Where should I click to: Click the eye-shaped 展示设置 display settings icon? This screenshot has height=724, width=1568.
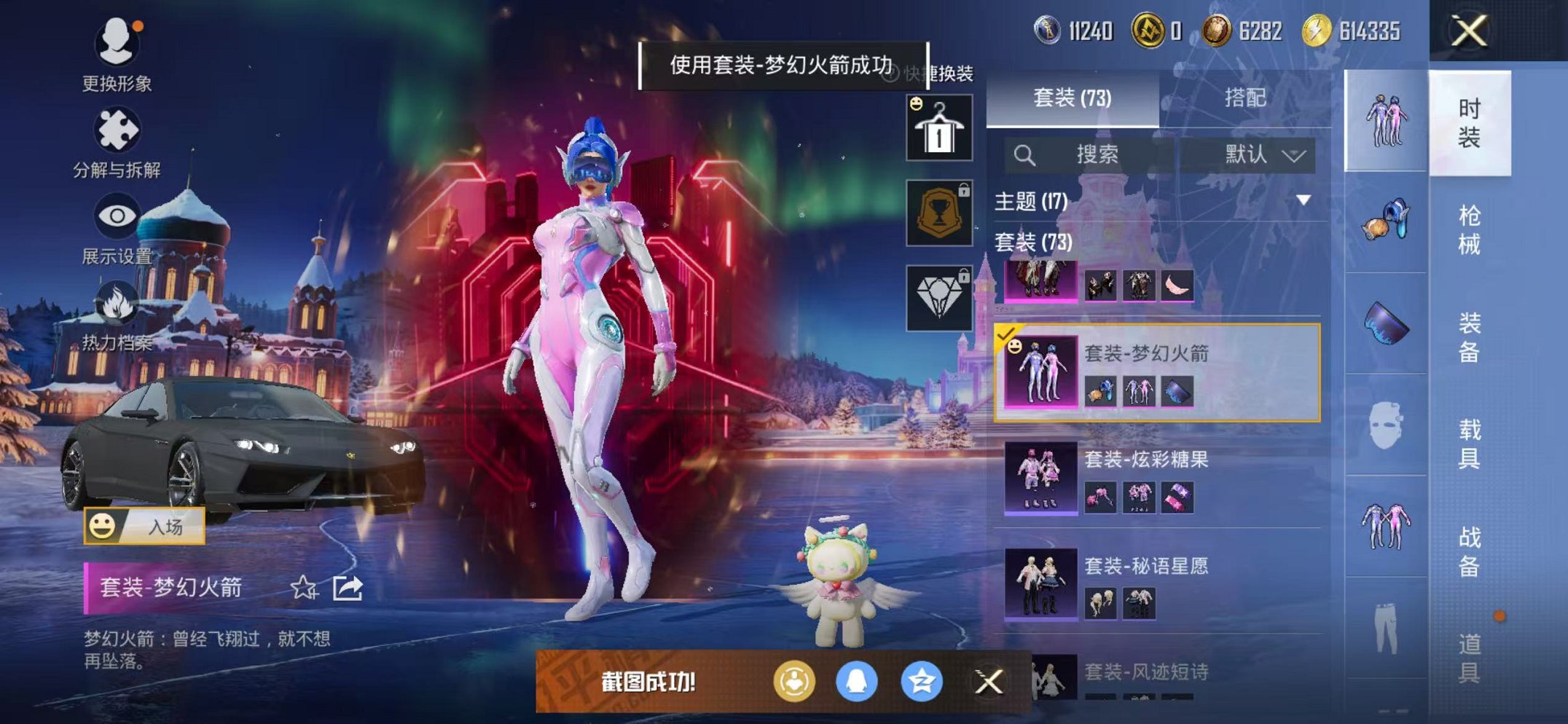(x=117, y=215)
